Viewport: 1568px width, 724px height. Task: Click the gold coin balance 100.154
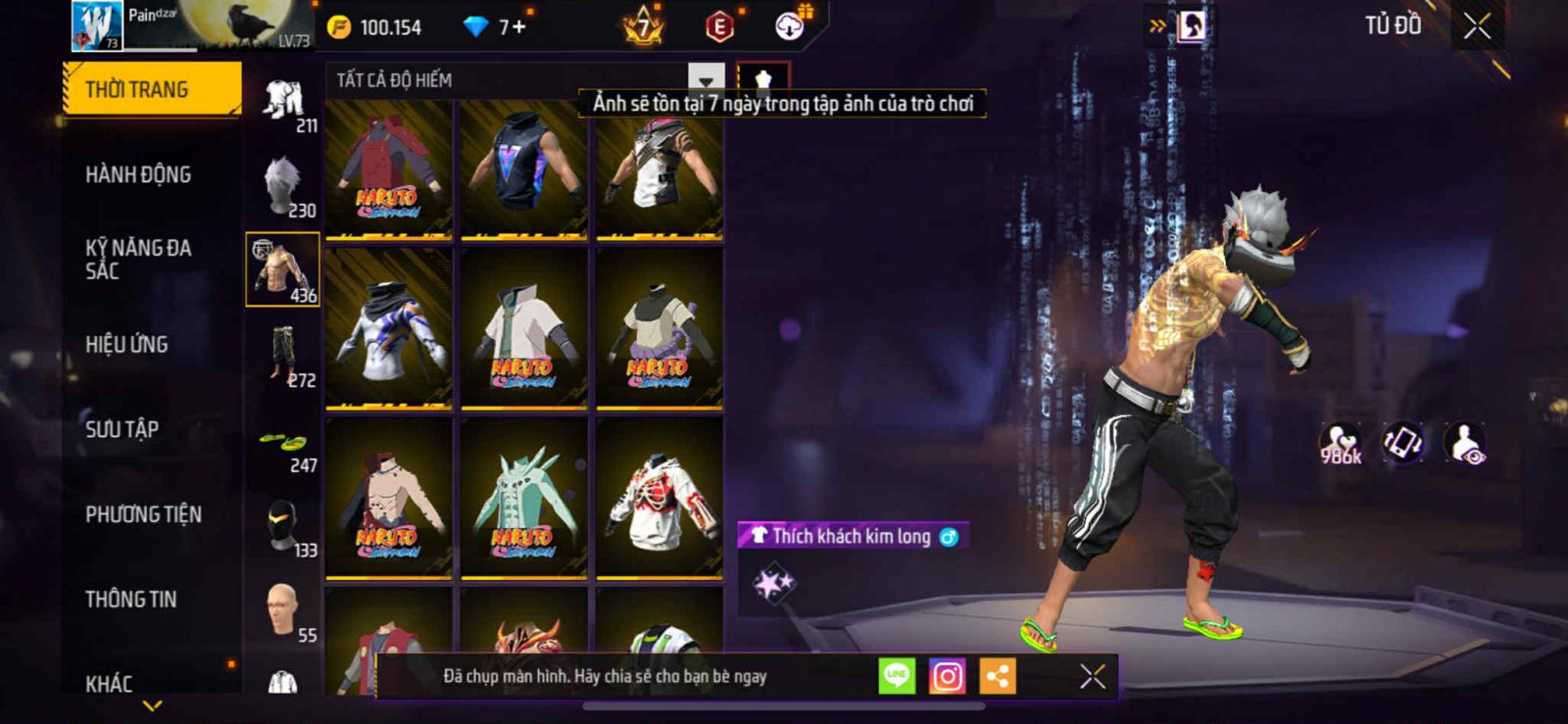click(375, 27)
